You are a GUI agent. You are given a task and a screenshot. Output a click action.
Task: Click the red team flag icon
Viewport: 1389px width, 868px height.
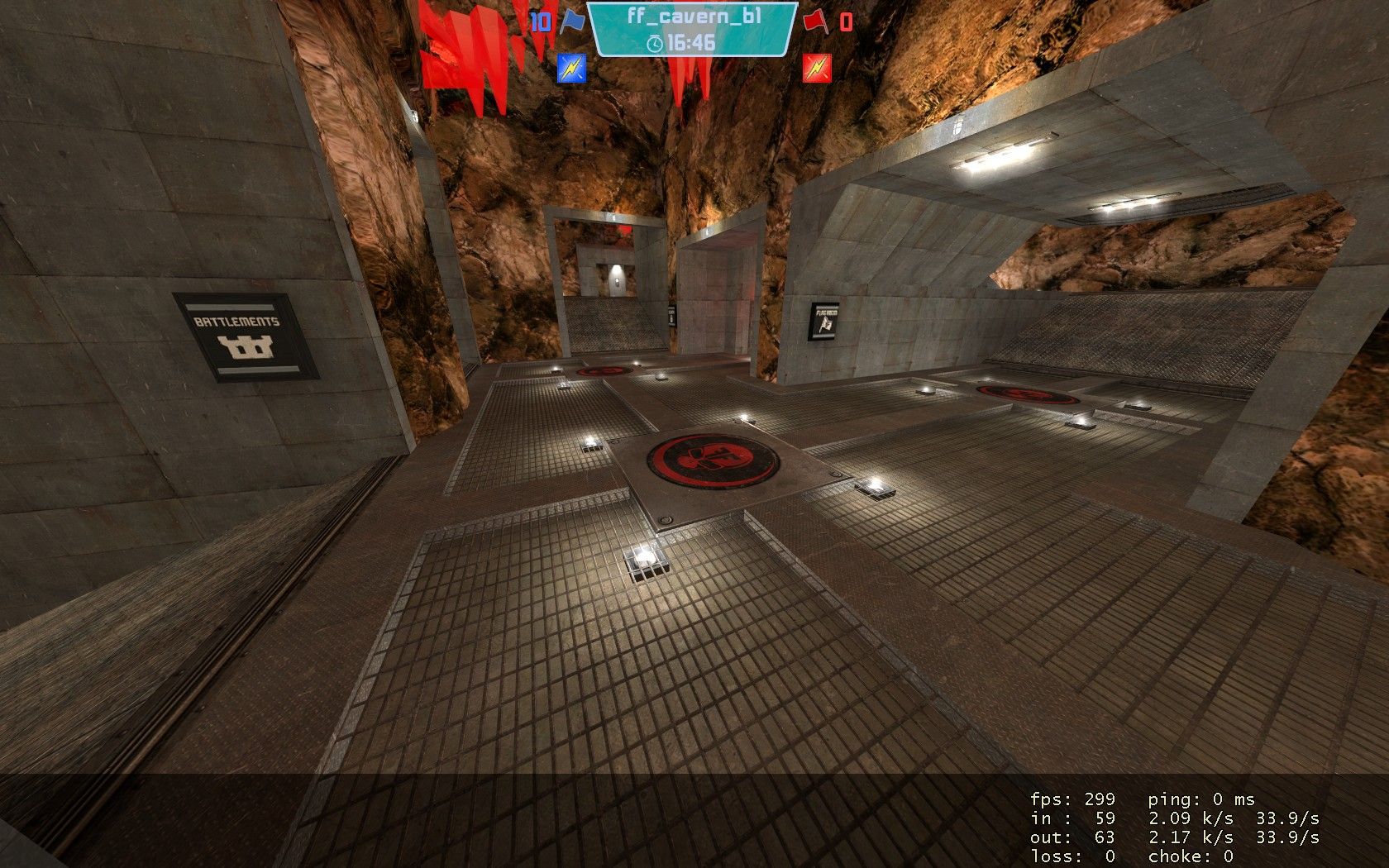coord(816,20)
